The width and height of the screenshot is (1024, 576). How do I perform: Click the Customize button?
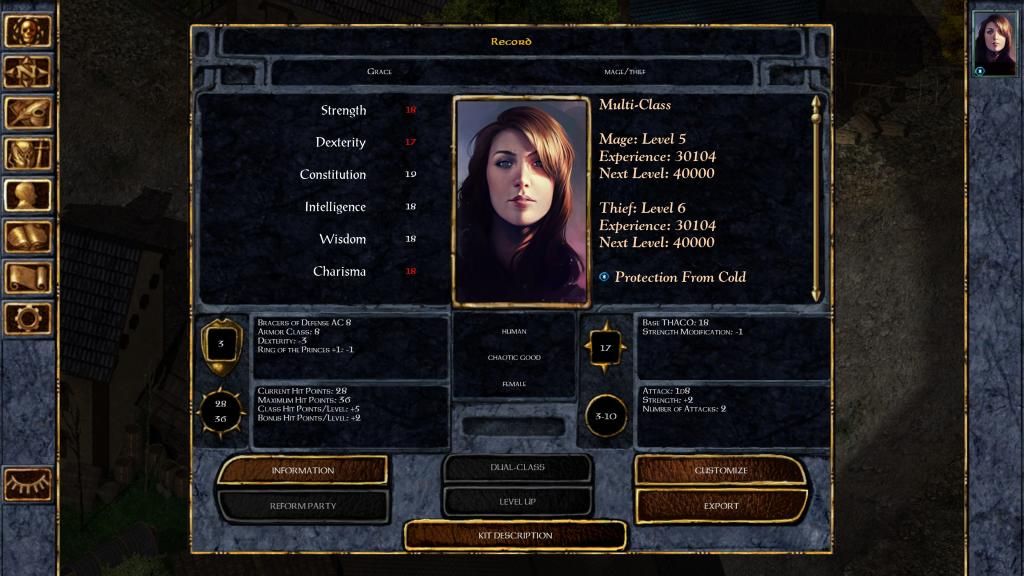721,470
